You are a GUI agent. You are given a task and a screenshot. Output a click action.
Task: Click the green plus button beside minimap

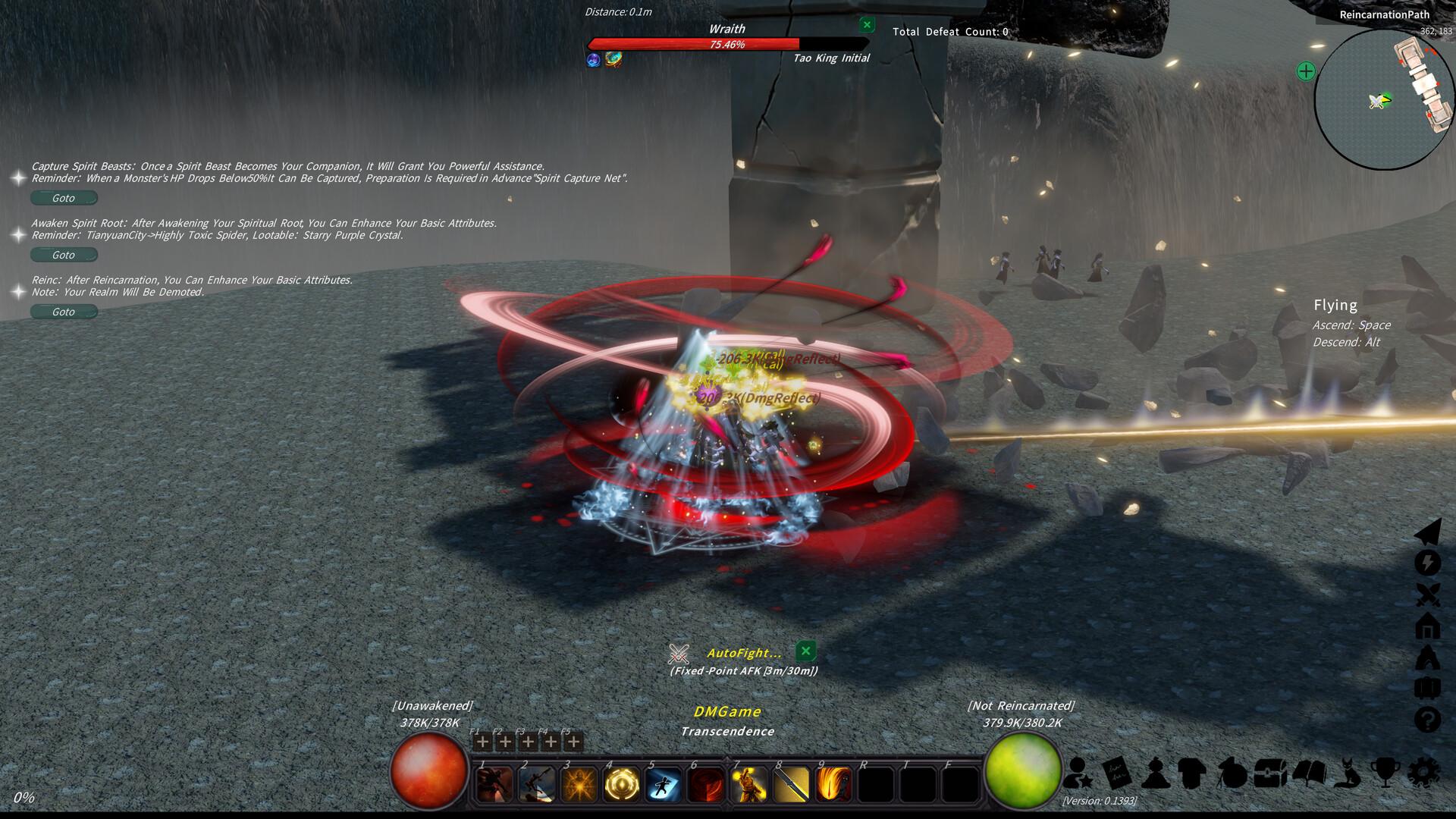pos(1306,71)
